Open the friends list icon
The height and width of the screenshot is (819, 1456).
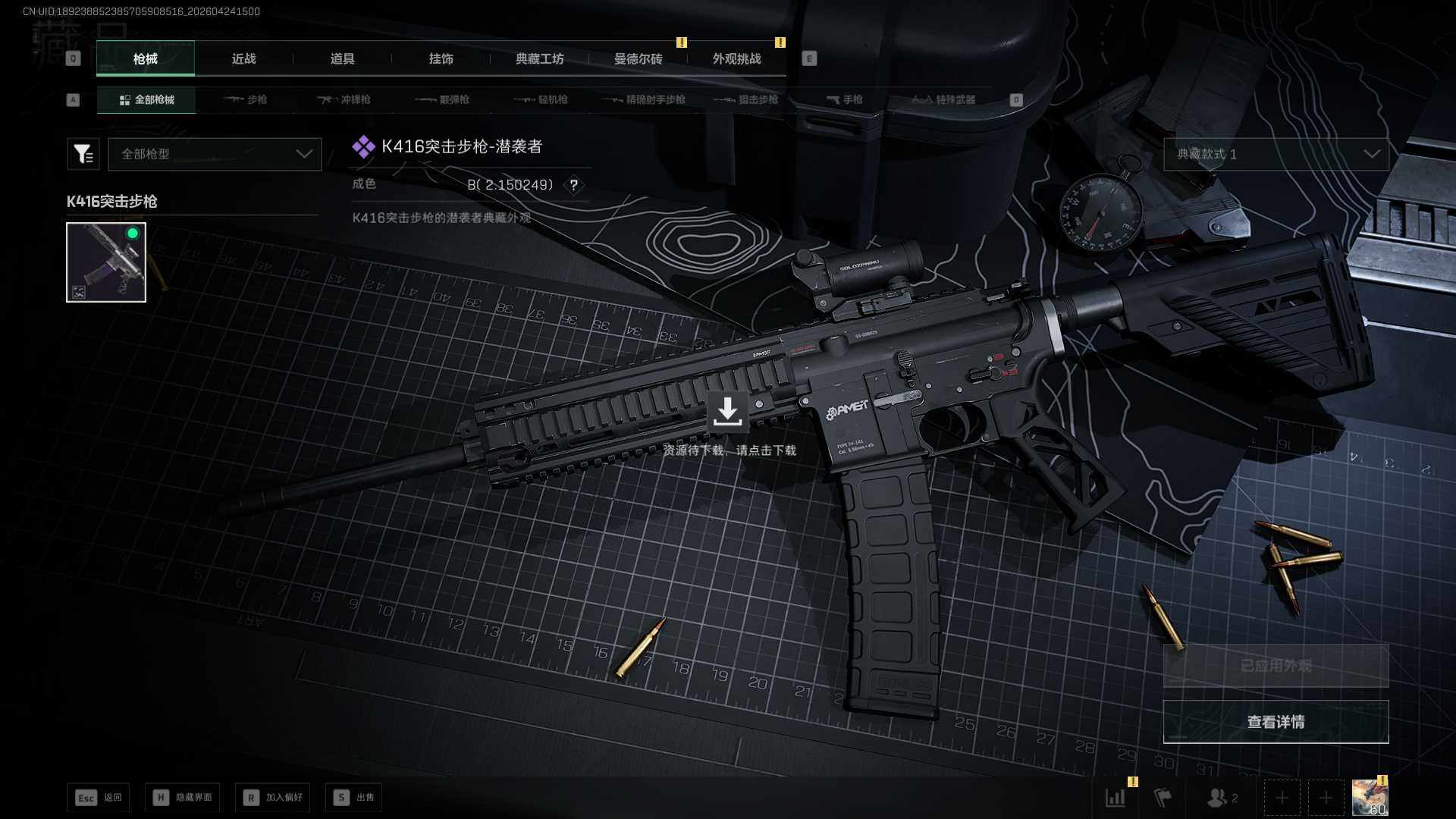coord(1222,798)
